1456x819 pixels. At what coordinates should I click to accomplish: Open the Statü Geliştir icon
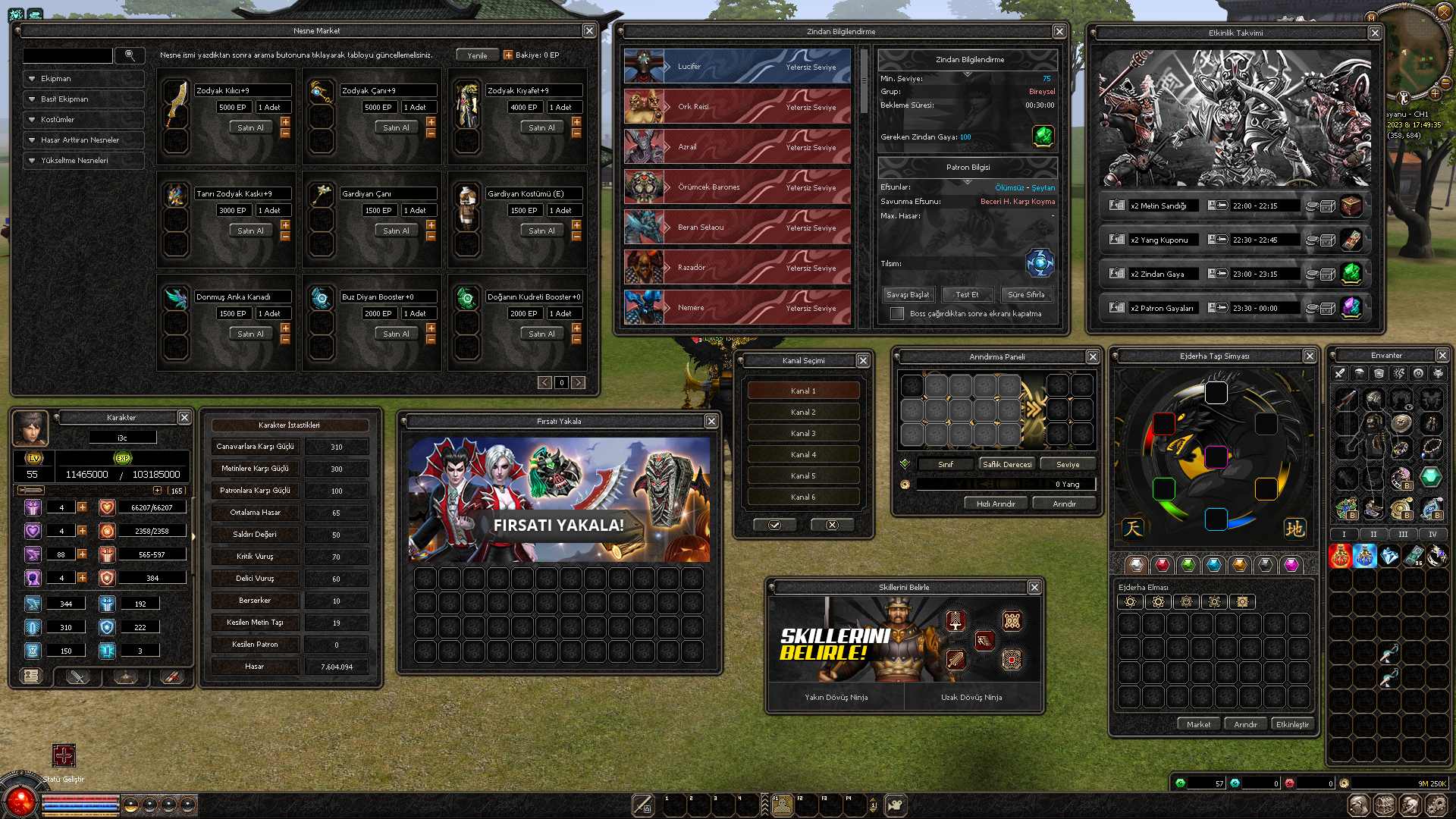tap(64, 755)
